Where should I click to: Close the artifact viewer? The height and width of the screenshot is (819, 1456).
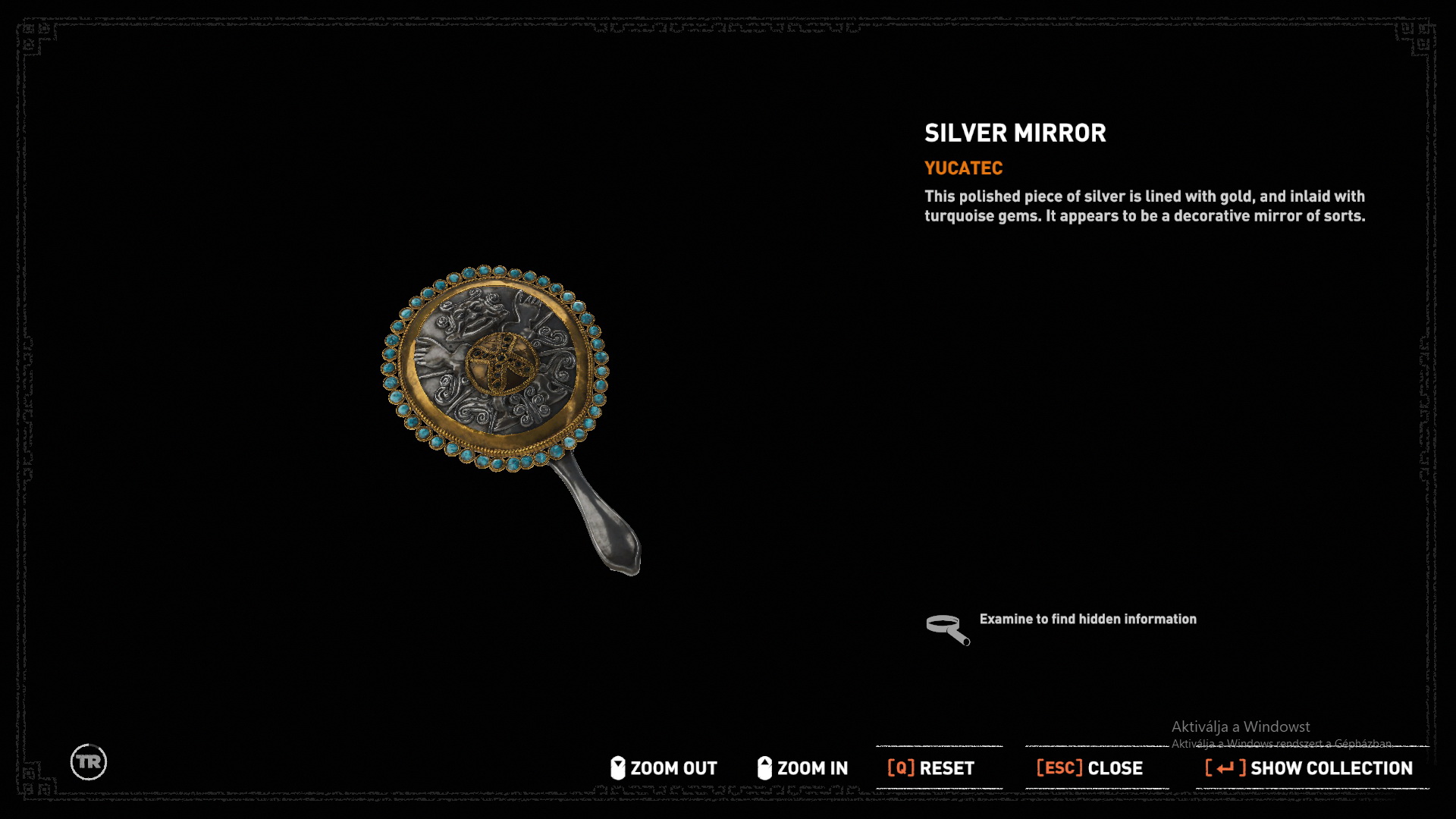1090,768
